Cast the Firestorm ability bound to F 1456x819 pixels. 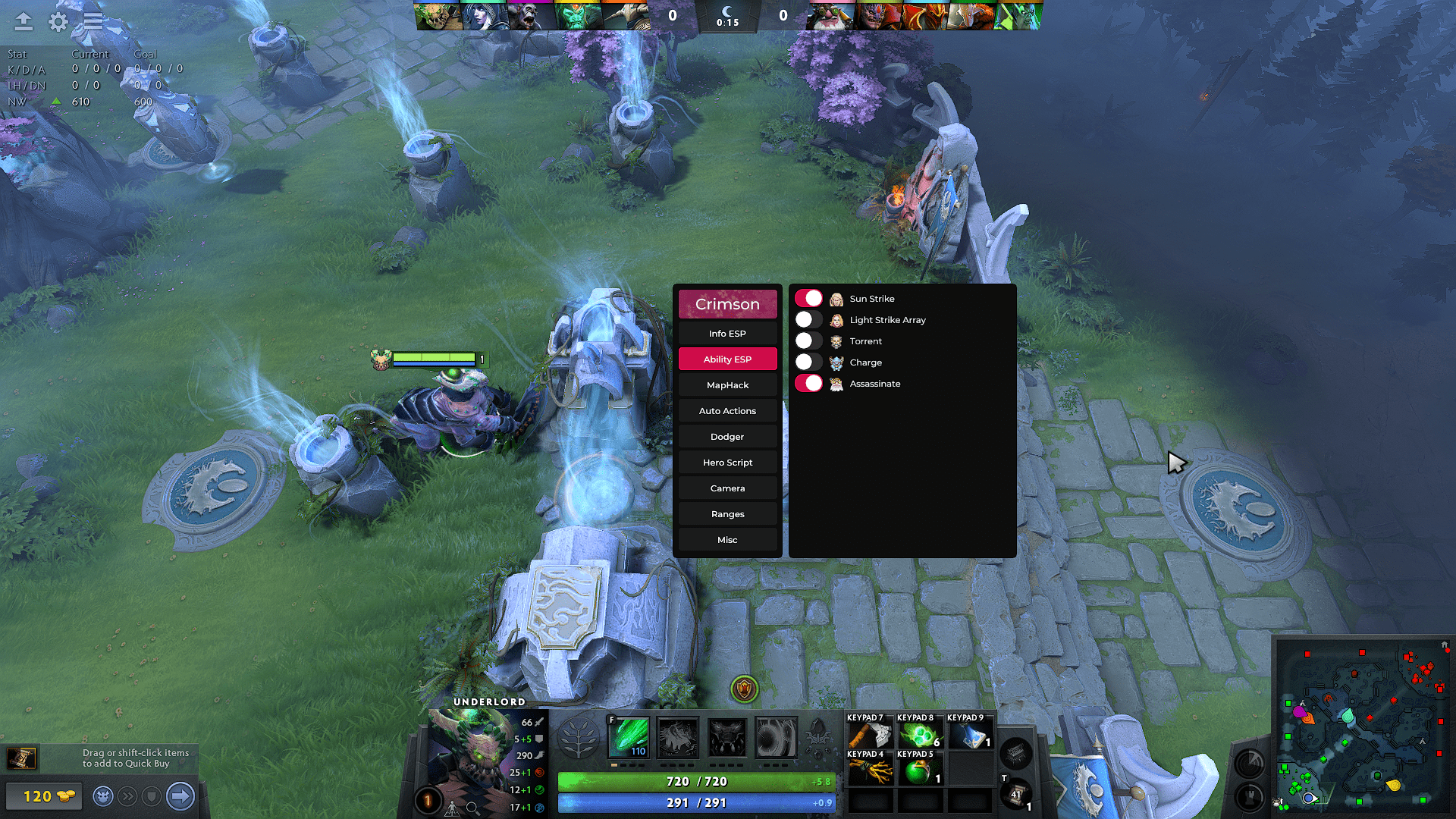click(x=629, y=736)
